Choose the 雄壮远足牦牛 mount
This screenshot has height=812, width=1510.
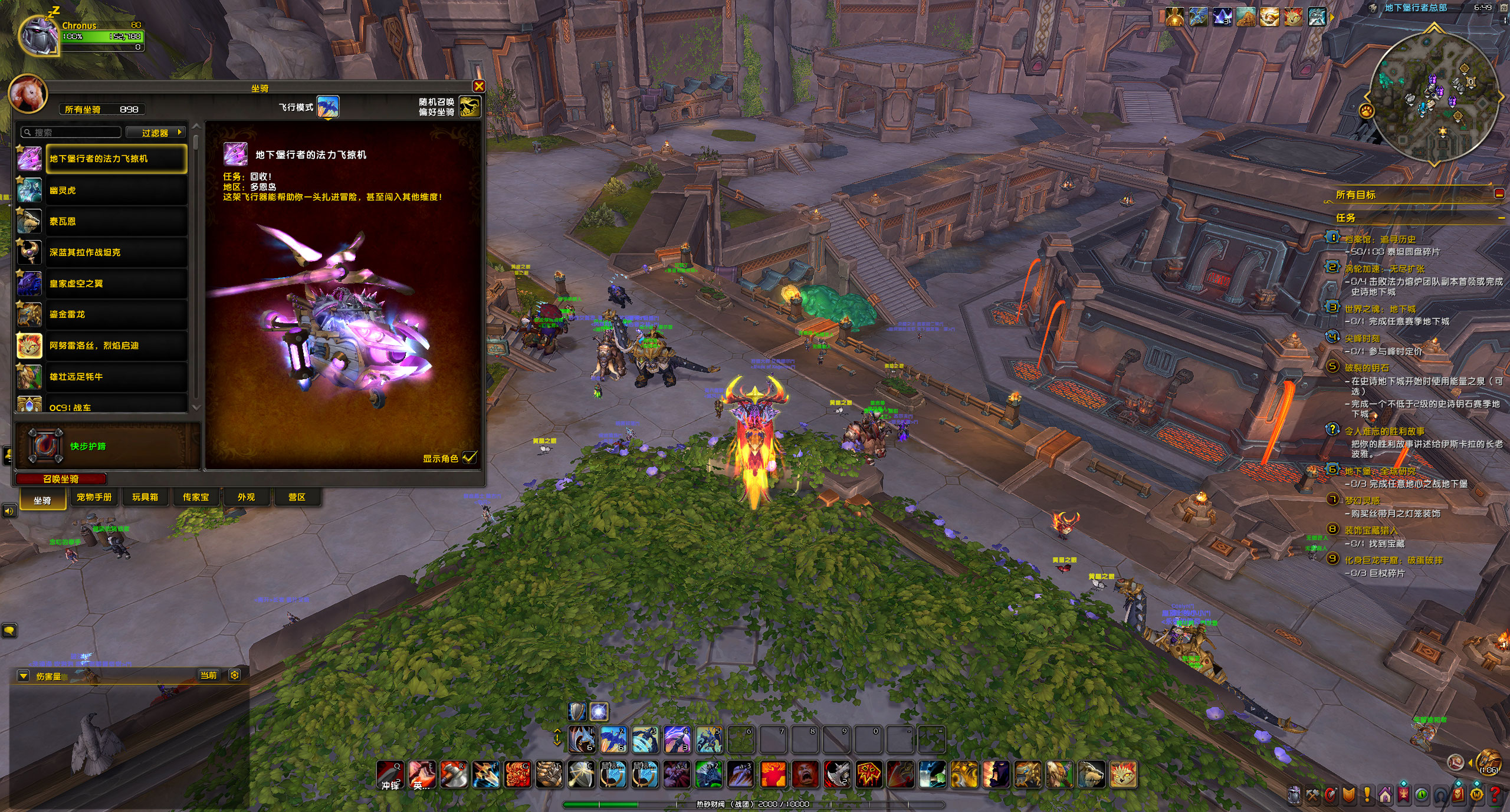coord(117,376)
